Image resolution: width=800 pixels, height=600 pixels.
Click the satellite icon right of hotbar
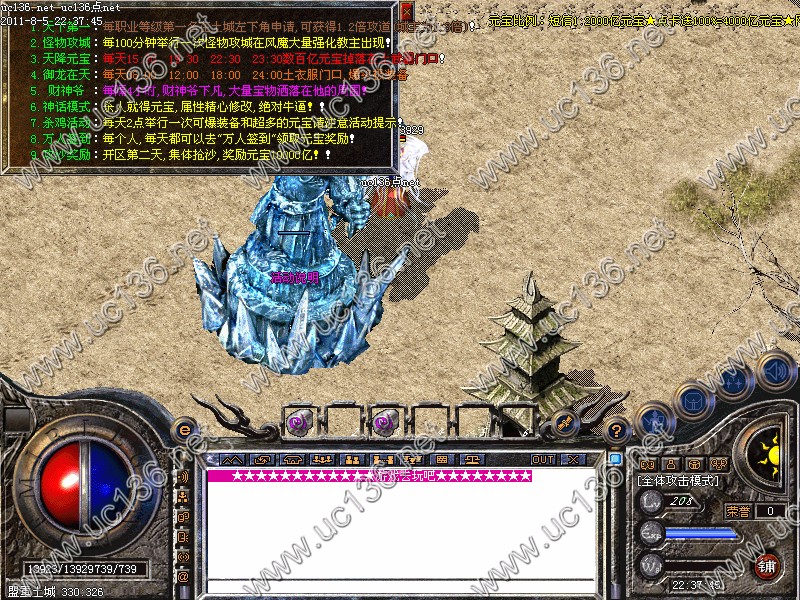click(x=563, y=422)
